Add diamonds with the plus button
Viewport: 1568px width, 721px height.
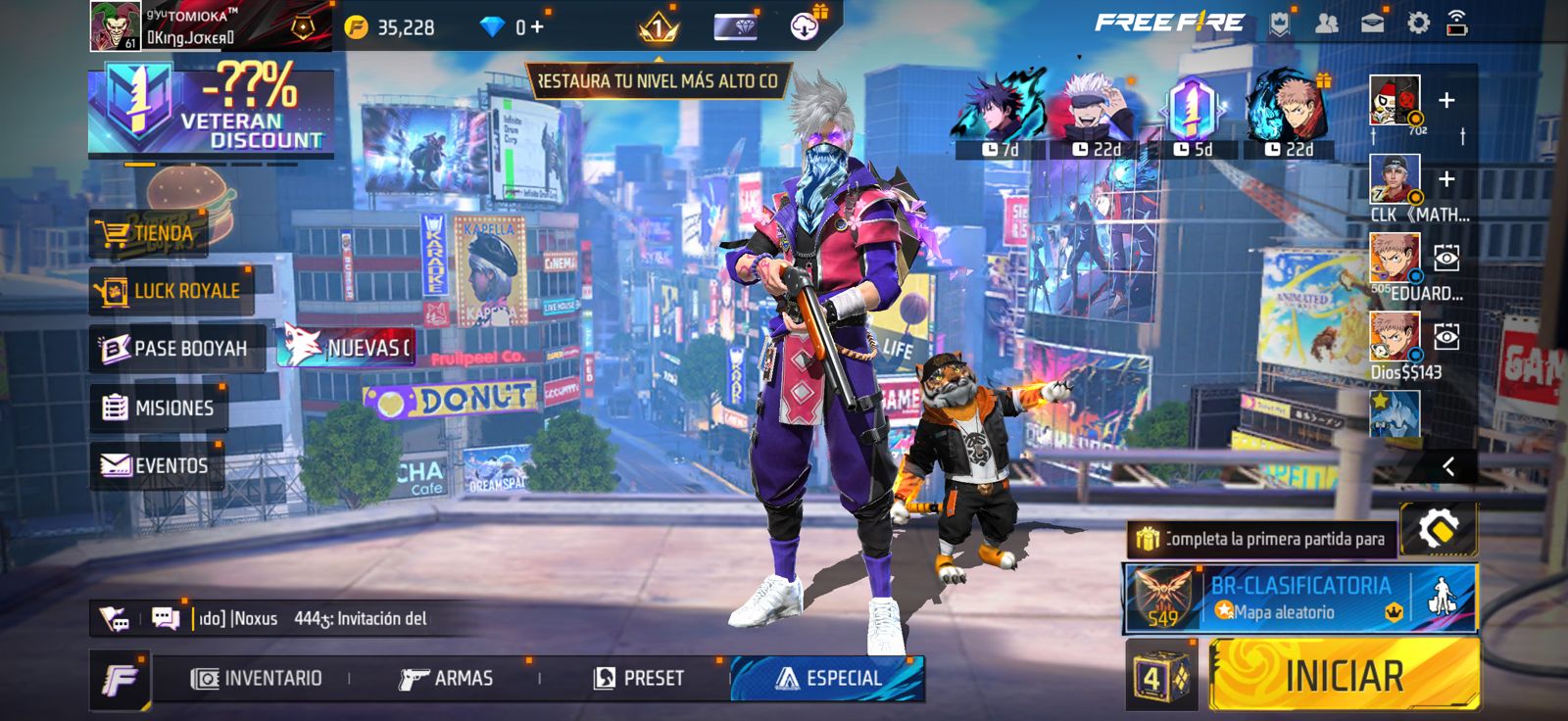[536, 26]
